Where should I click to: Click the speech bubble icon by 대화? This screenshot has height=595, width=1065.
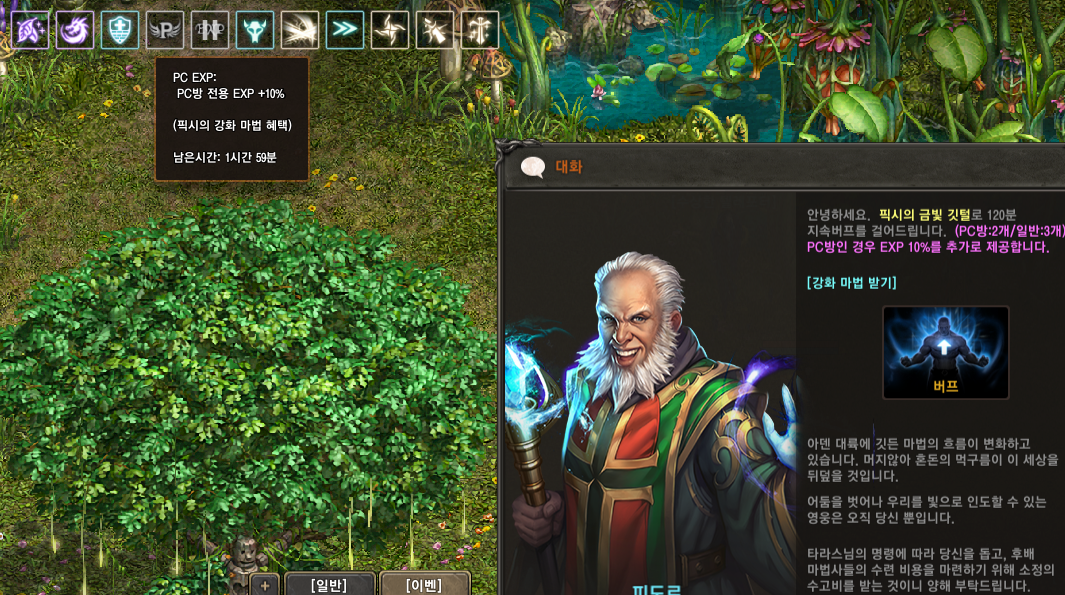pos(533,167)
